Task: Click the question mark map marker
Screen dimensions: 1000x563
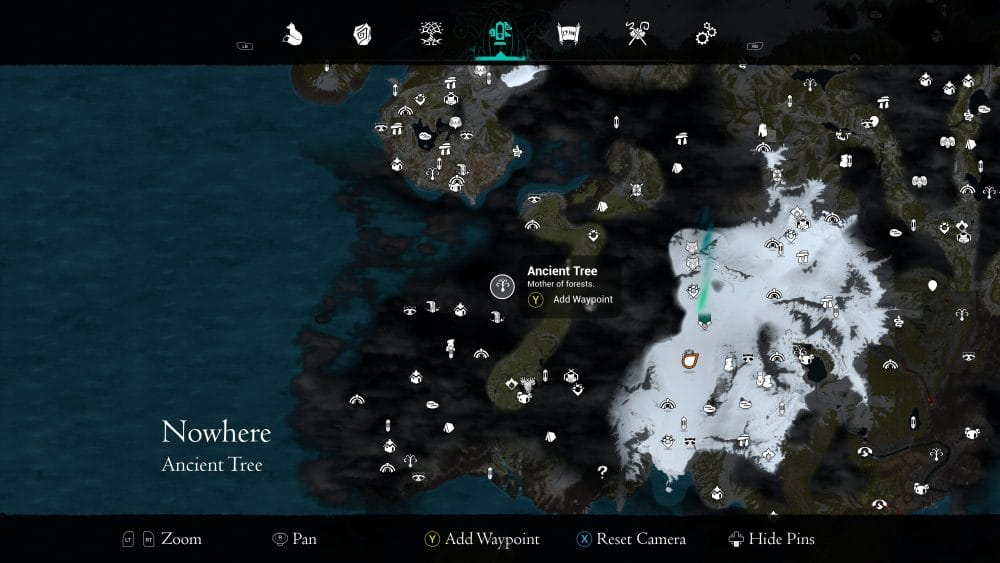Action: (x=602, y=471)
